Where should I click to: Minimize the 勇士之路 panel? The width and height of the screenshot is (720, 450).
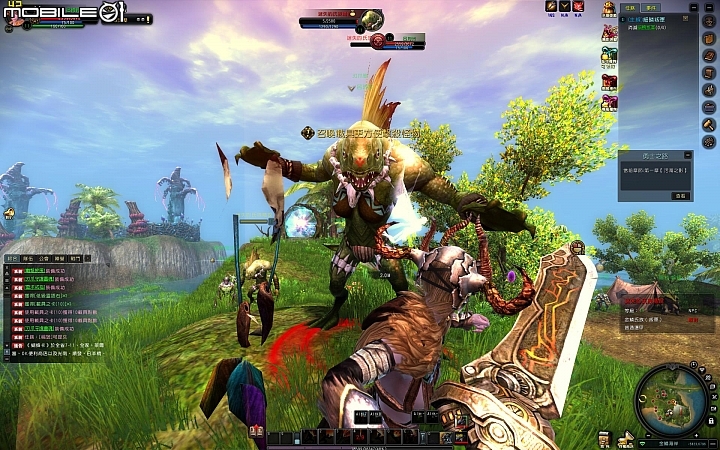686,155
